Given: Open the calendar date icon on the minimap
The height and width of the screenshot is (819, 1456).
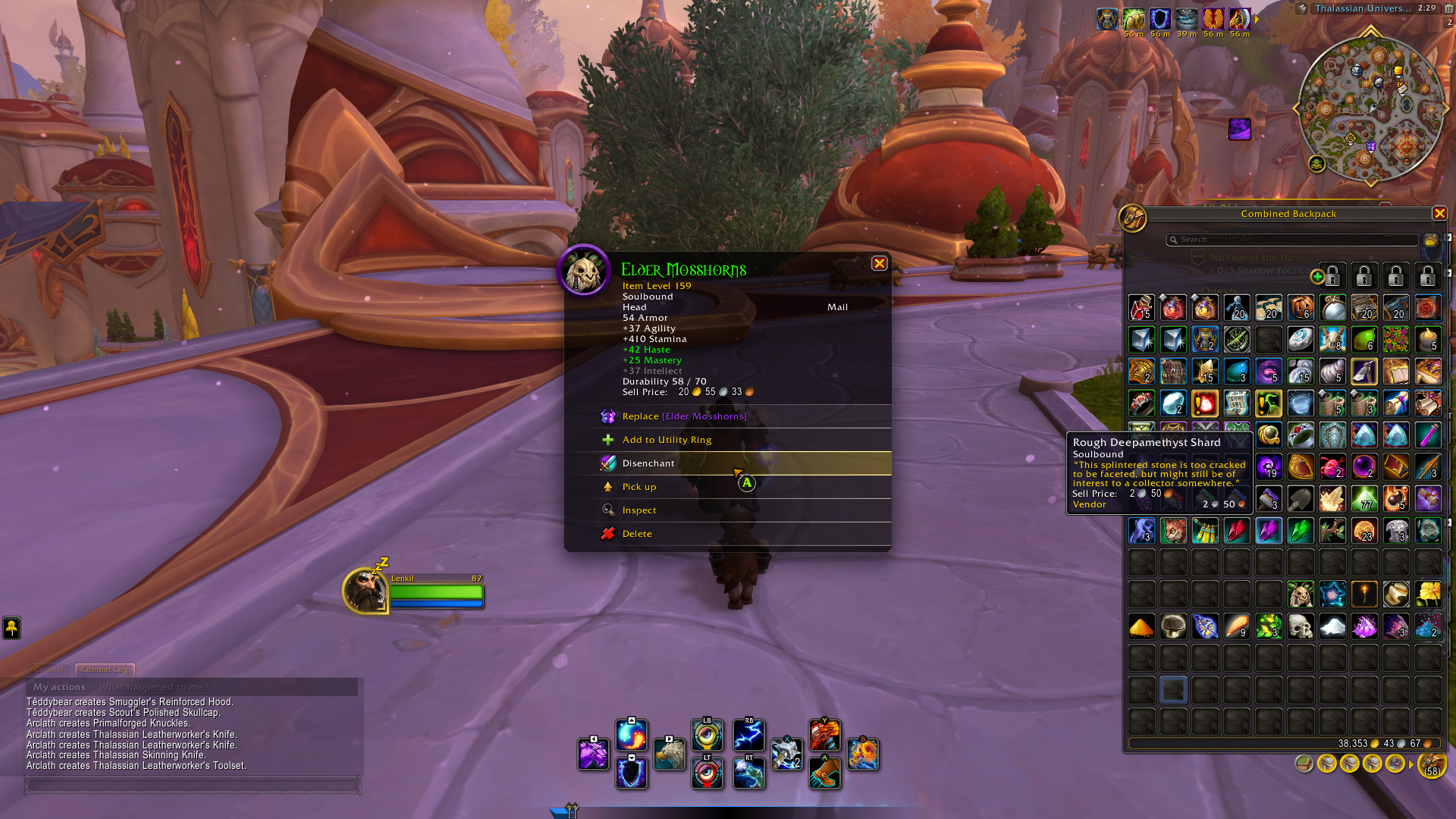Looking at the screenshot, I should 1449,9.
